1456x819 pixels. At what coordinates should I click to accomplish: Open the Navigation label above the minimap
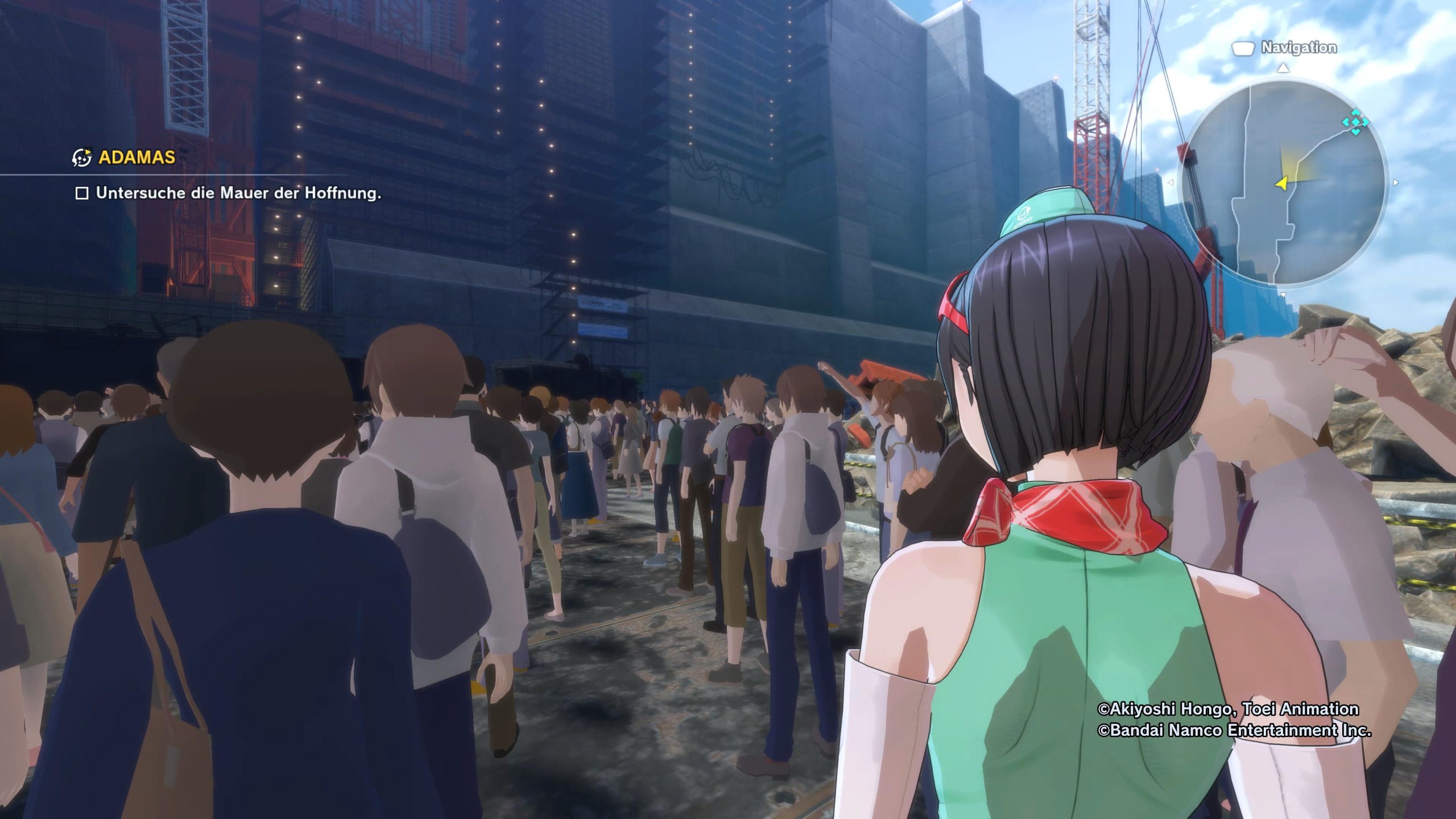click(x=1298, y=48)
